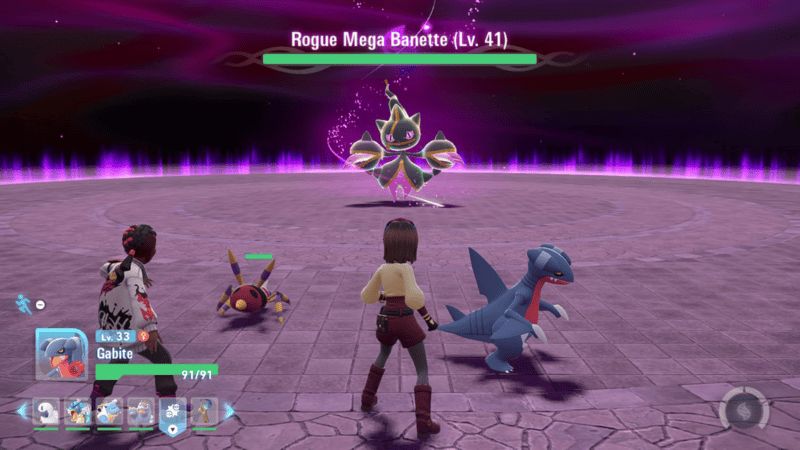The image size is (800, 450).
Task: Click the left arrow of the party bar
Action: click(21, 410)
